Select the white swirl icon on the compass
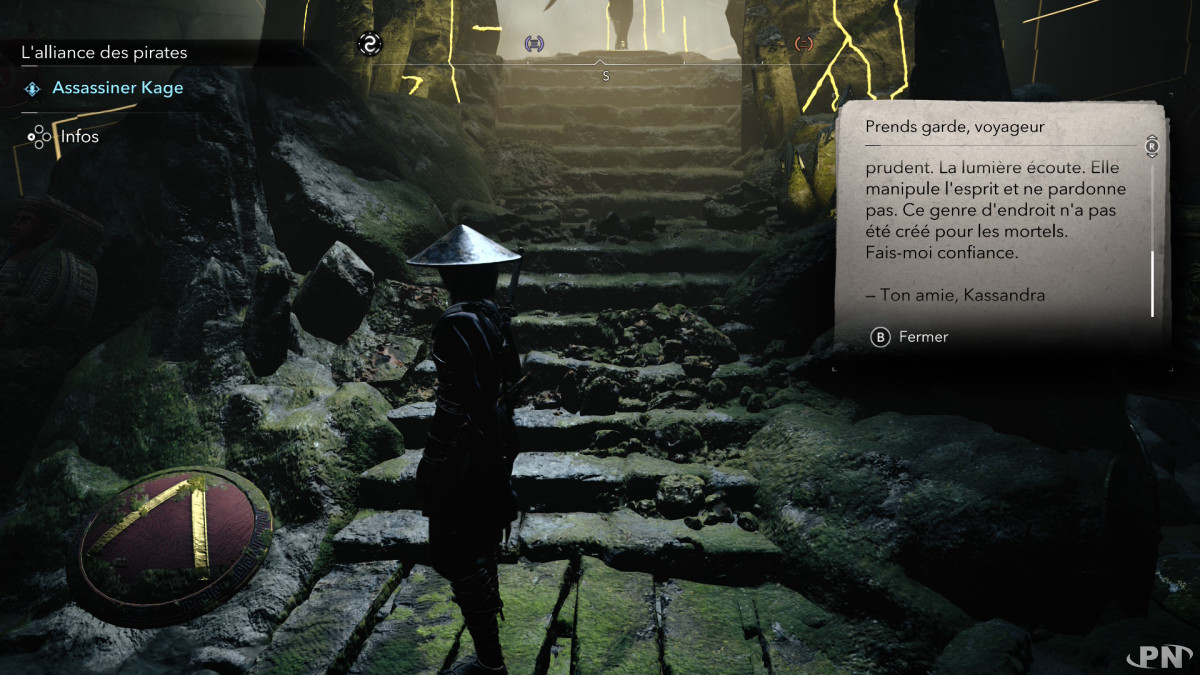Image resolution: width=1200 pixels, height=675 pixels. click(x=371, y=44)
